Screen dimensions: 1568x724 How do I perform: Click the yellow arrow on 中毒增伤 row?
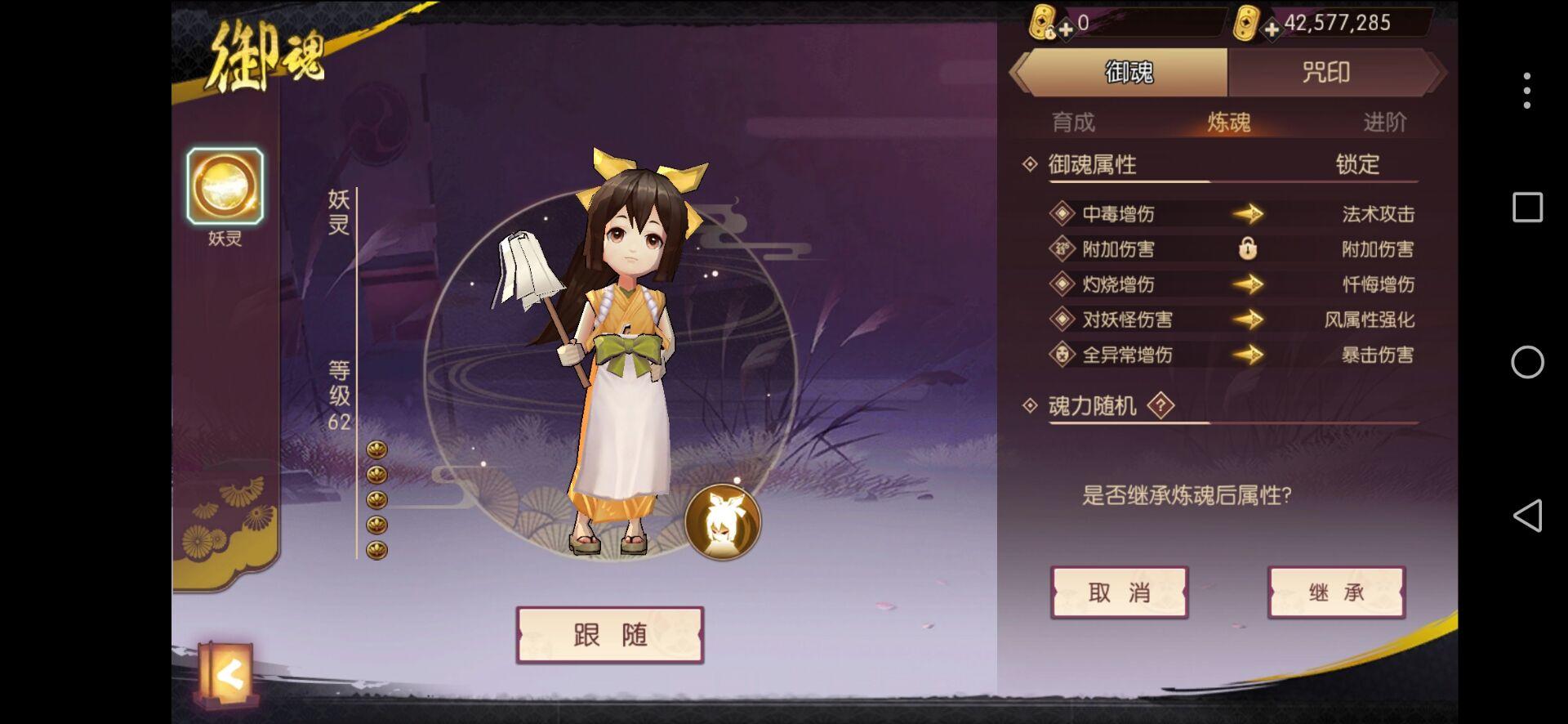click(x=1249, y=214)
